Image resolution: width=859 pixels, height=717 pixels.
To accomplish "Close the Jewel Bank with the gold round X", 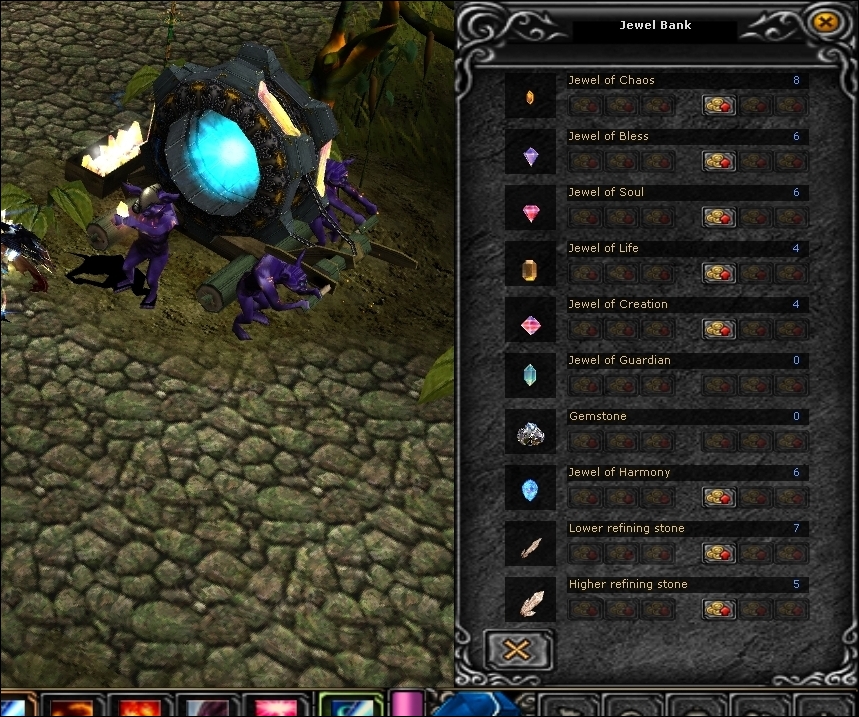I will click(x=824, y=22).
